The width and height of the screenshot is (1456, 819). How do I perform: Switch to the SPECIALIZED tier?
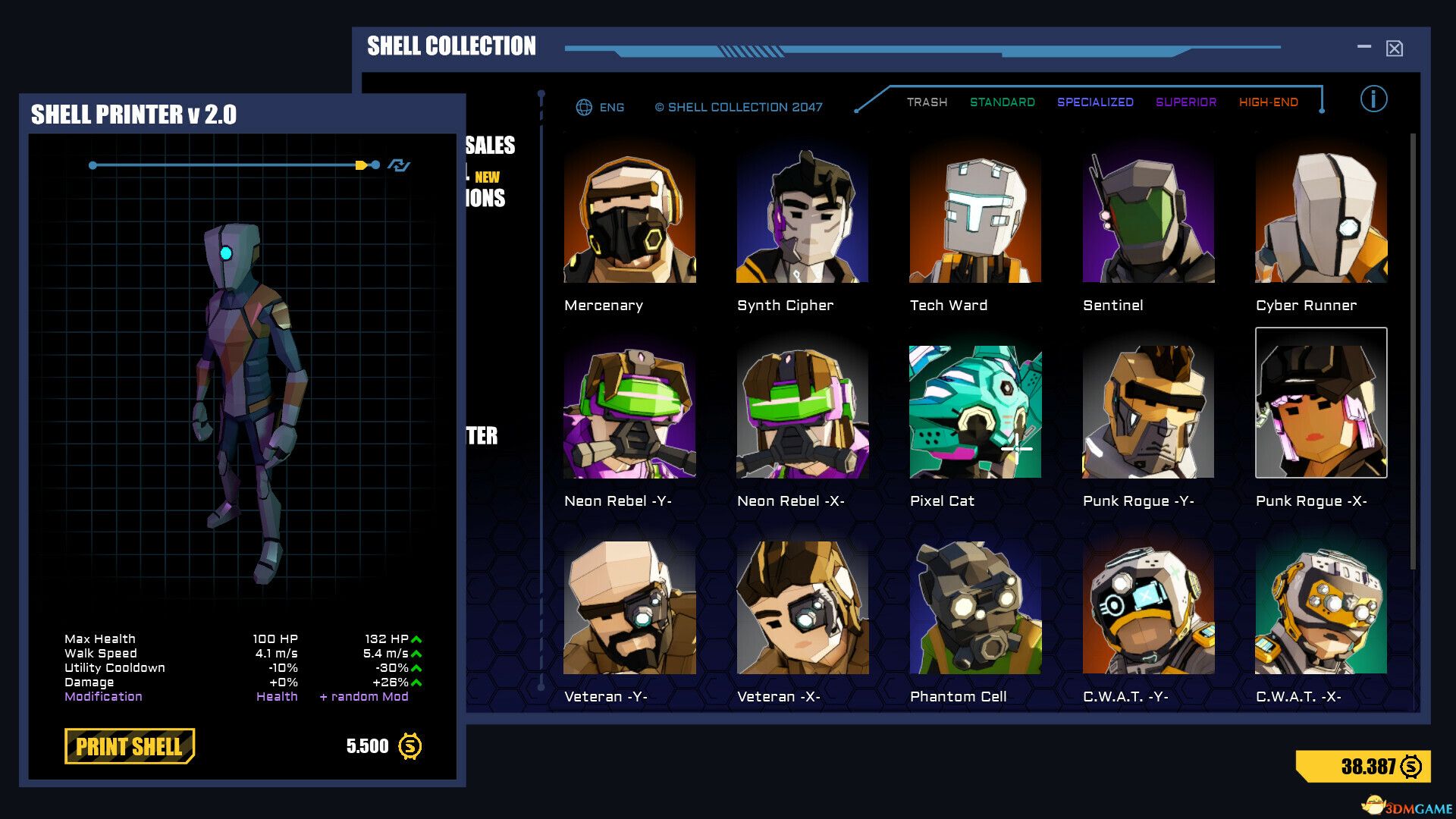[x=1095, y=102]
